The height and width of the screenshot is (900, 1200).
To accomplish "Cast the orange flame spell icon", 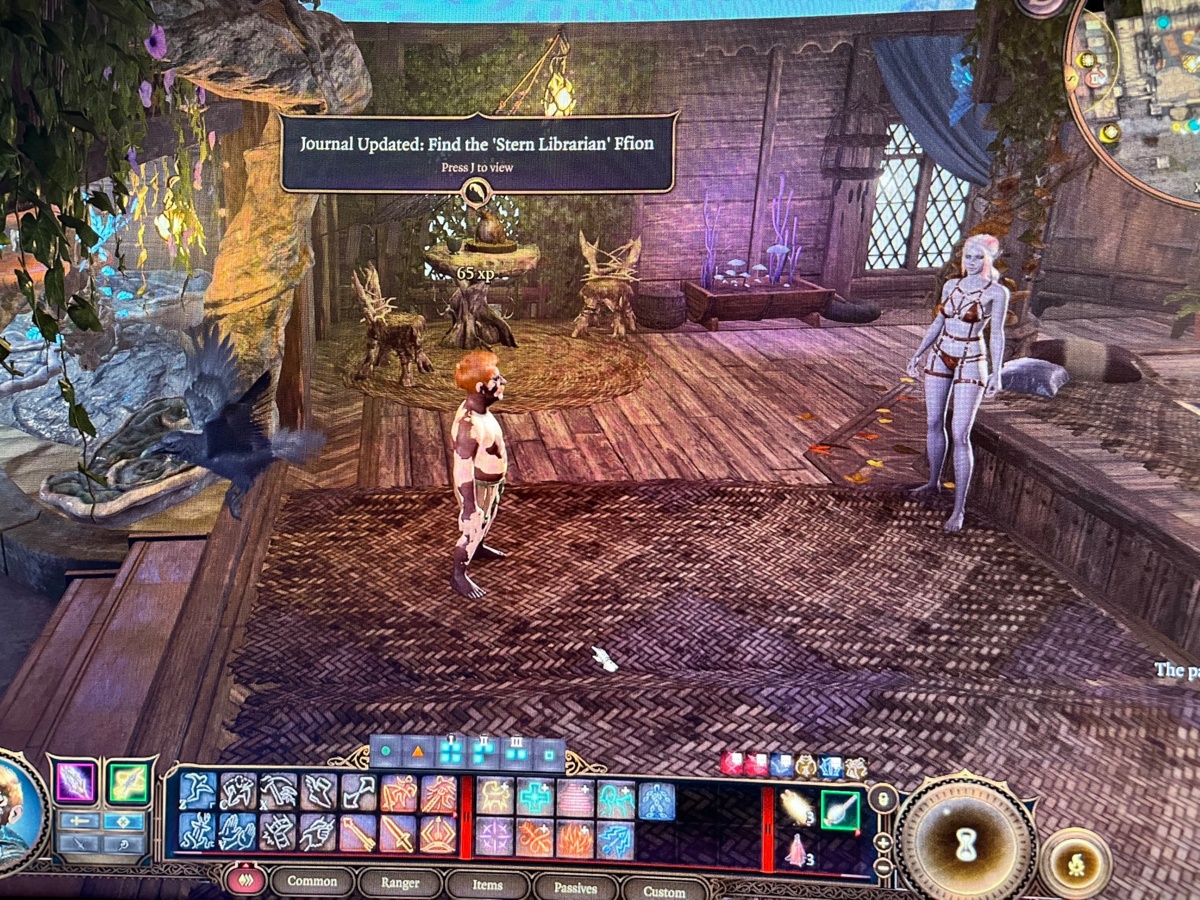I will tap(575, 839).
